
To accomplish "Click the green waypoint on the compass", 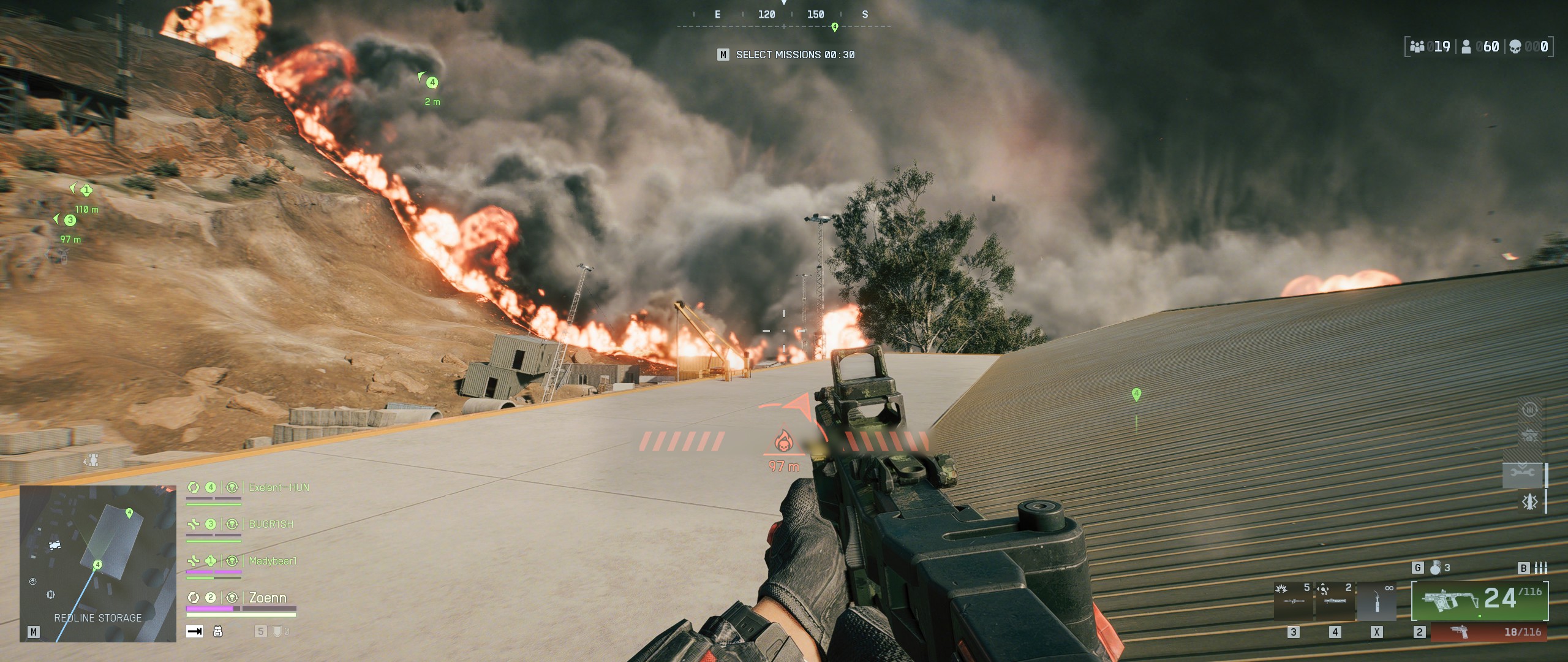I will [834, 27].
